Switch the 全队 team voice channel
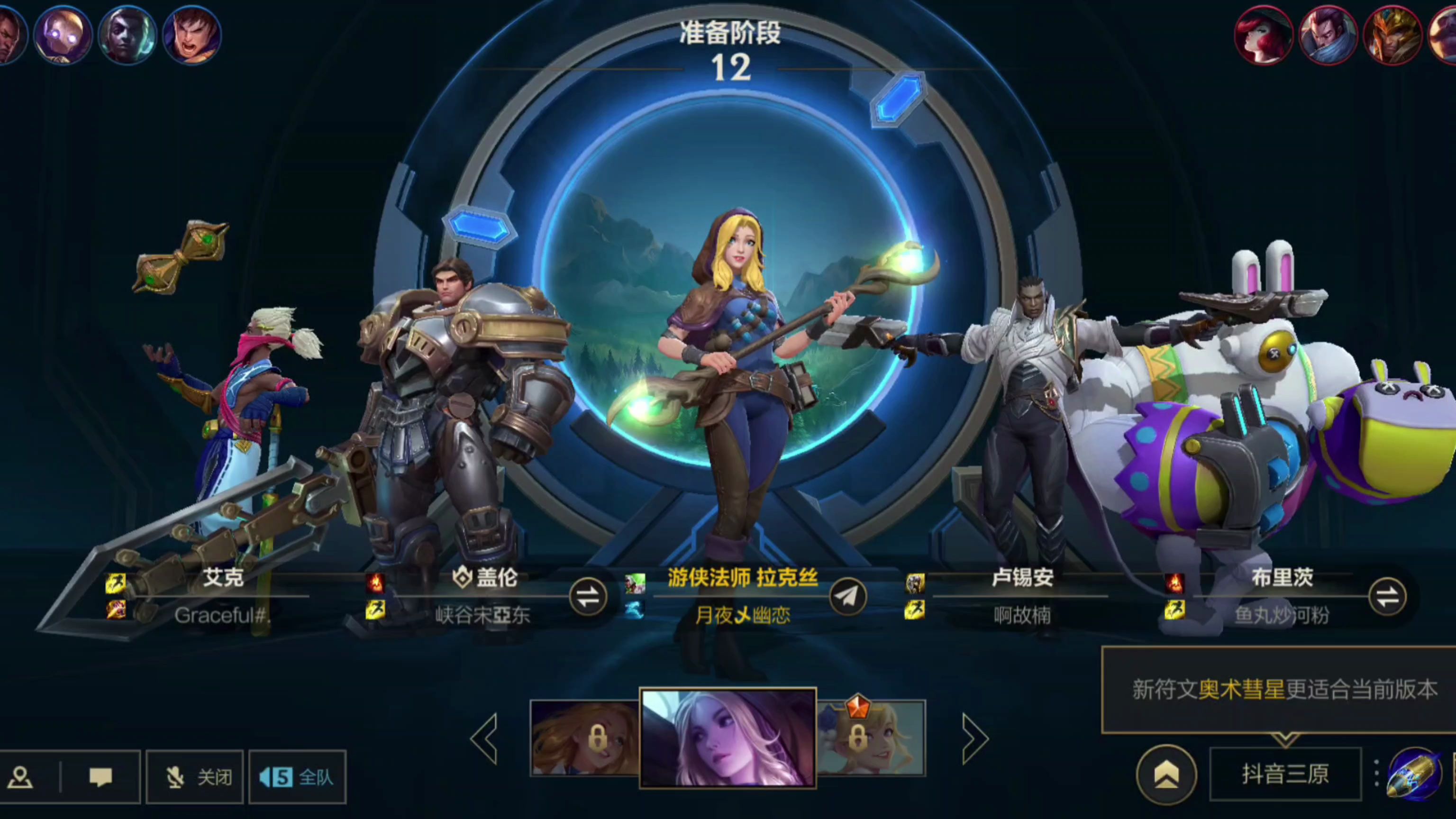The image size is (1456, 819). [x=297, y=777]
